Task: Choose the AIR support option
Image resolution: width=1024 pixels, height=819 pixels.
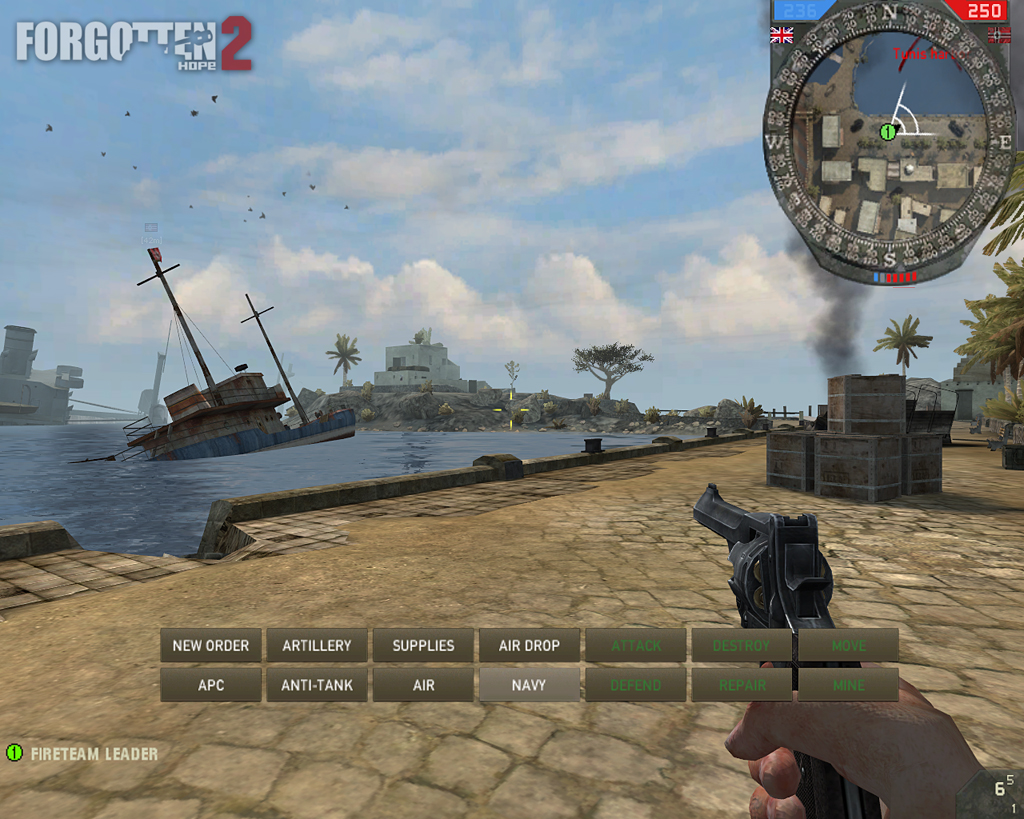Action: (423, 685)
